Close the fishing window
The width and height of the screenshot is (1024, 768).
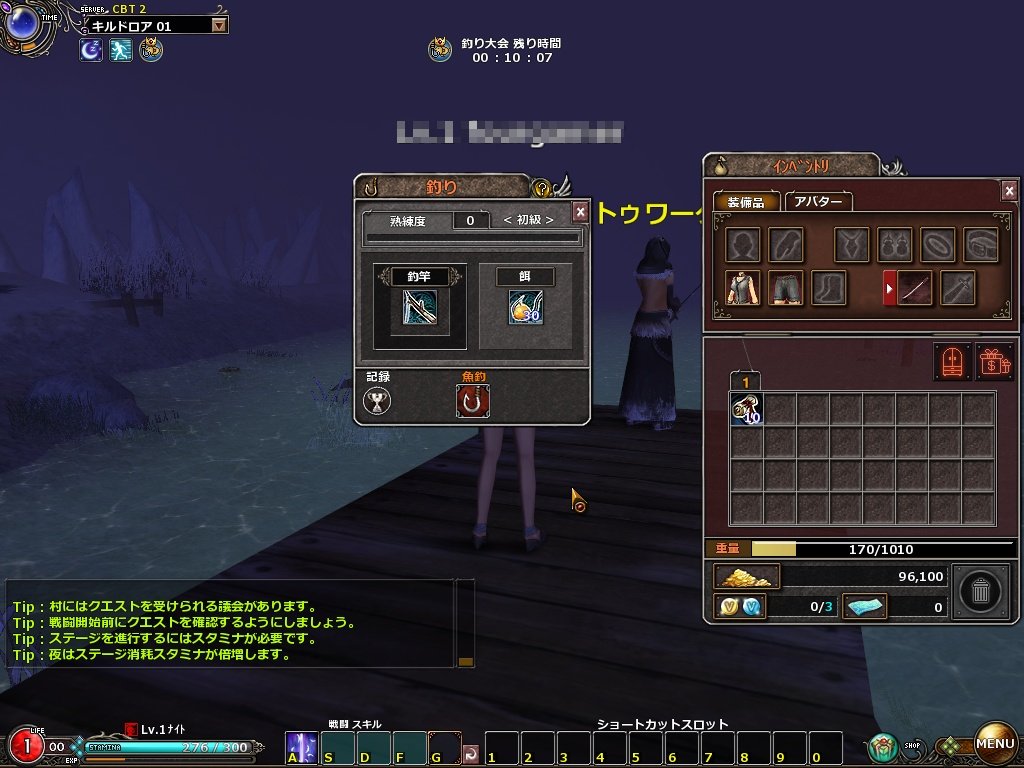click(x=580, y=212)
